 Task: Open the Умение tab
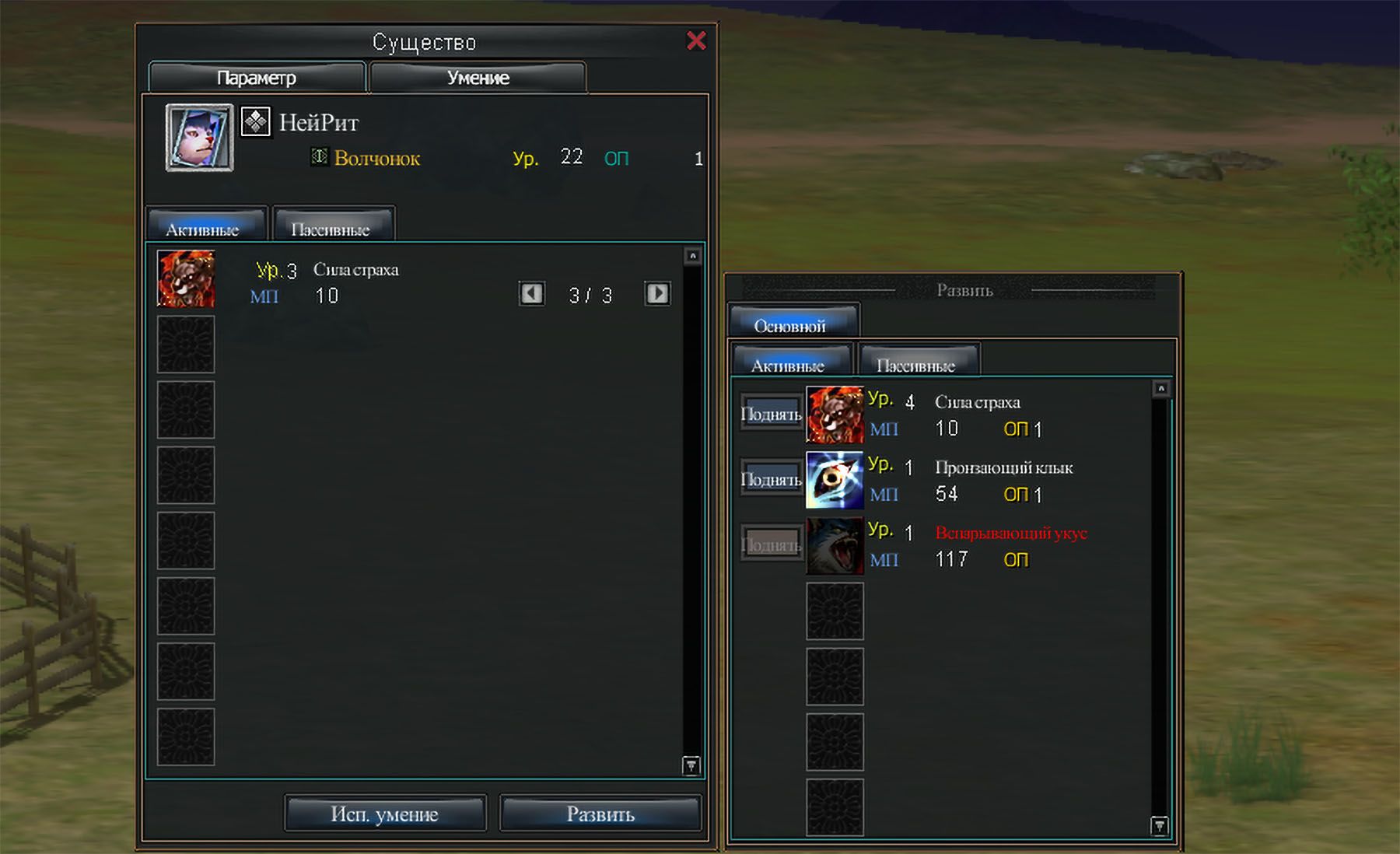[x=478, y=78]
